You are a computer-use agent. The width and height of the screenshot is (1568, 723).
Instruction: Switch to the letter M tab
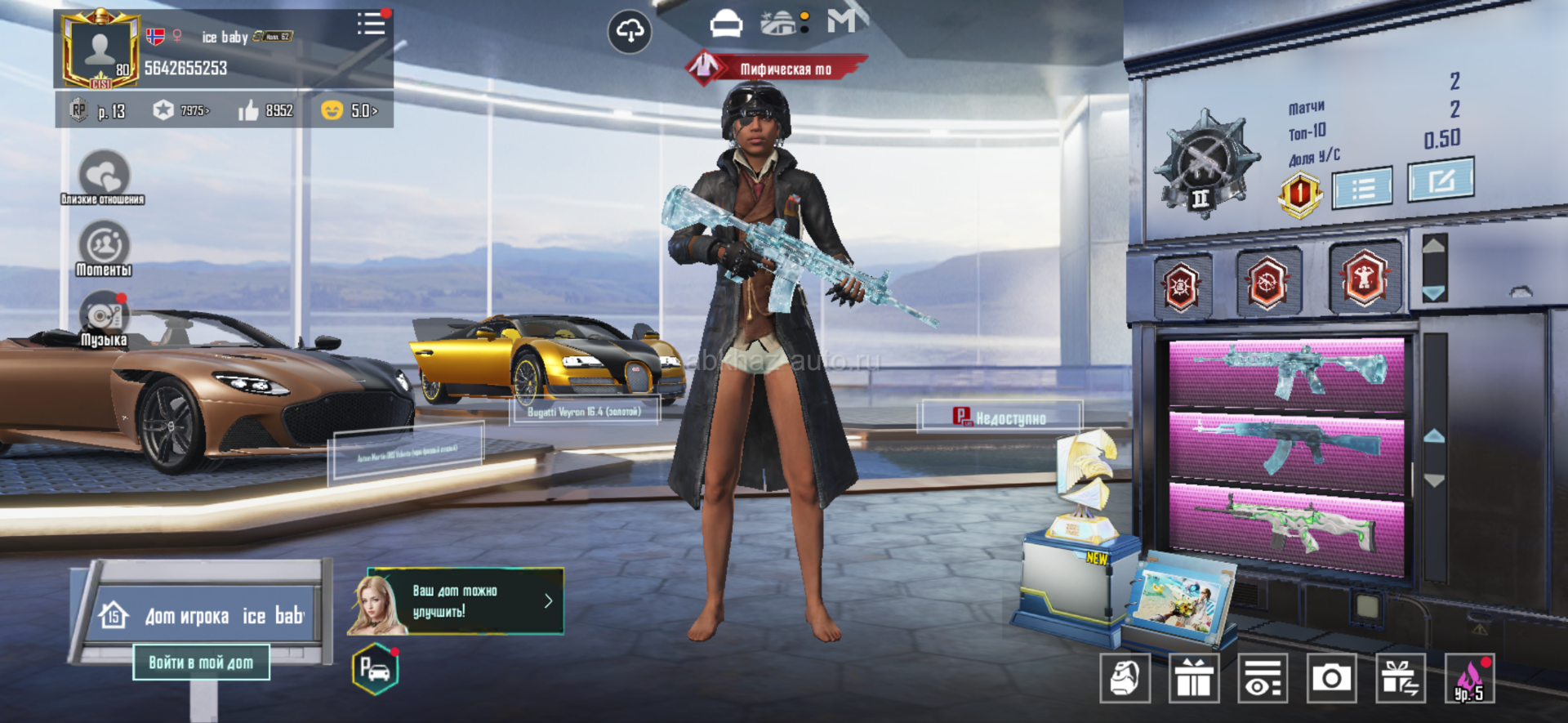[843, 21]
